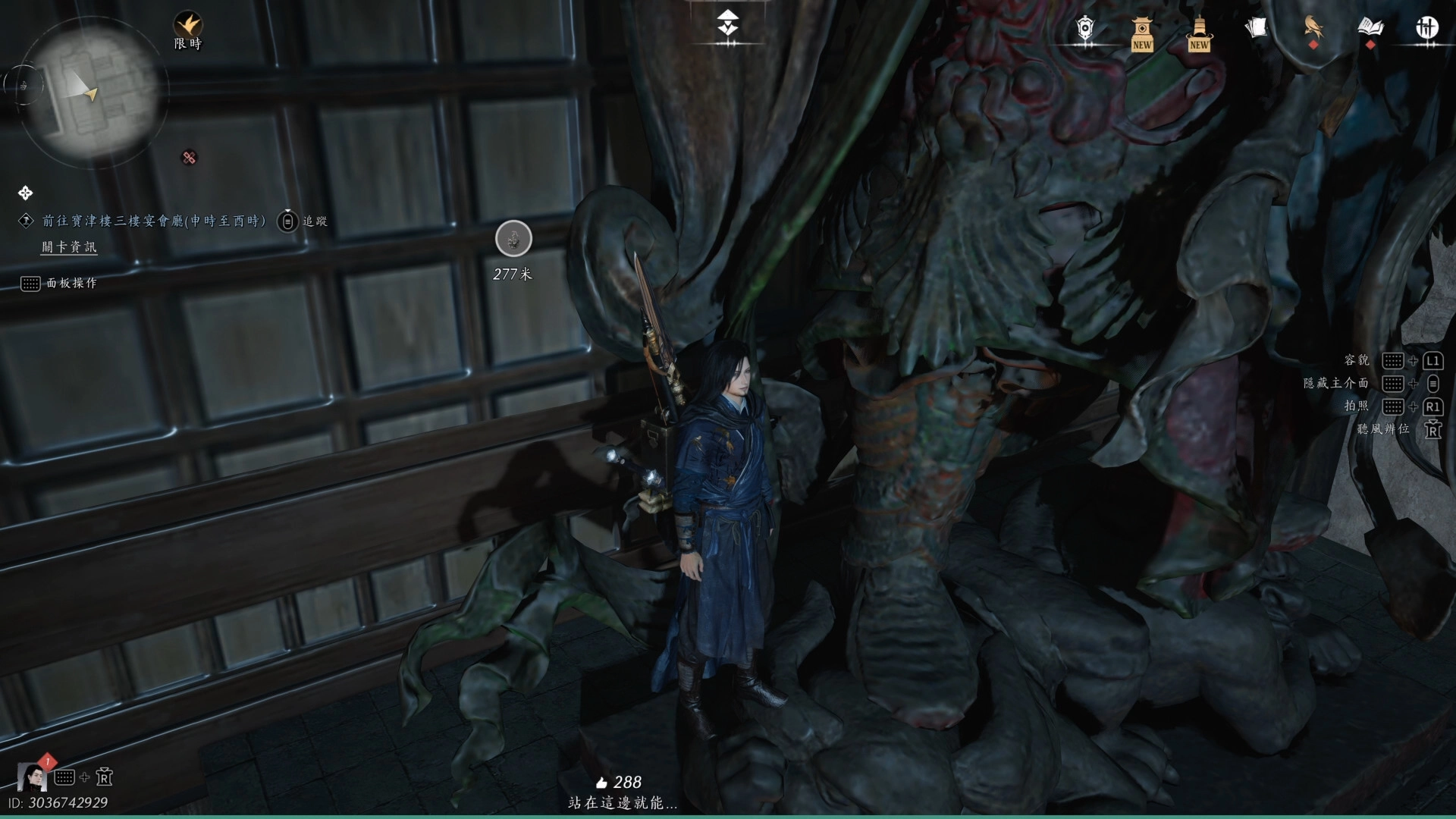
Task: Open the pavilion shop icon marked NEW
Action: click(1142, 31)
